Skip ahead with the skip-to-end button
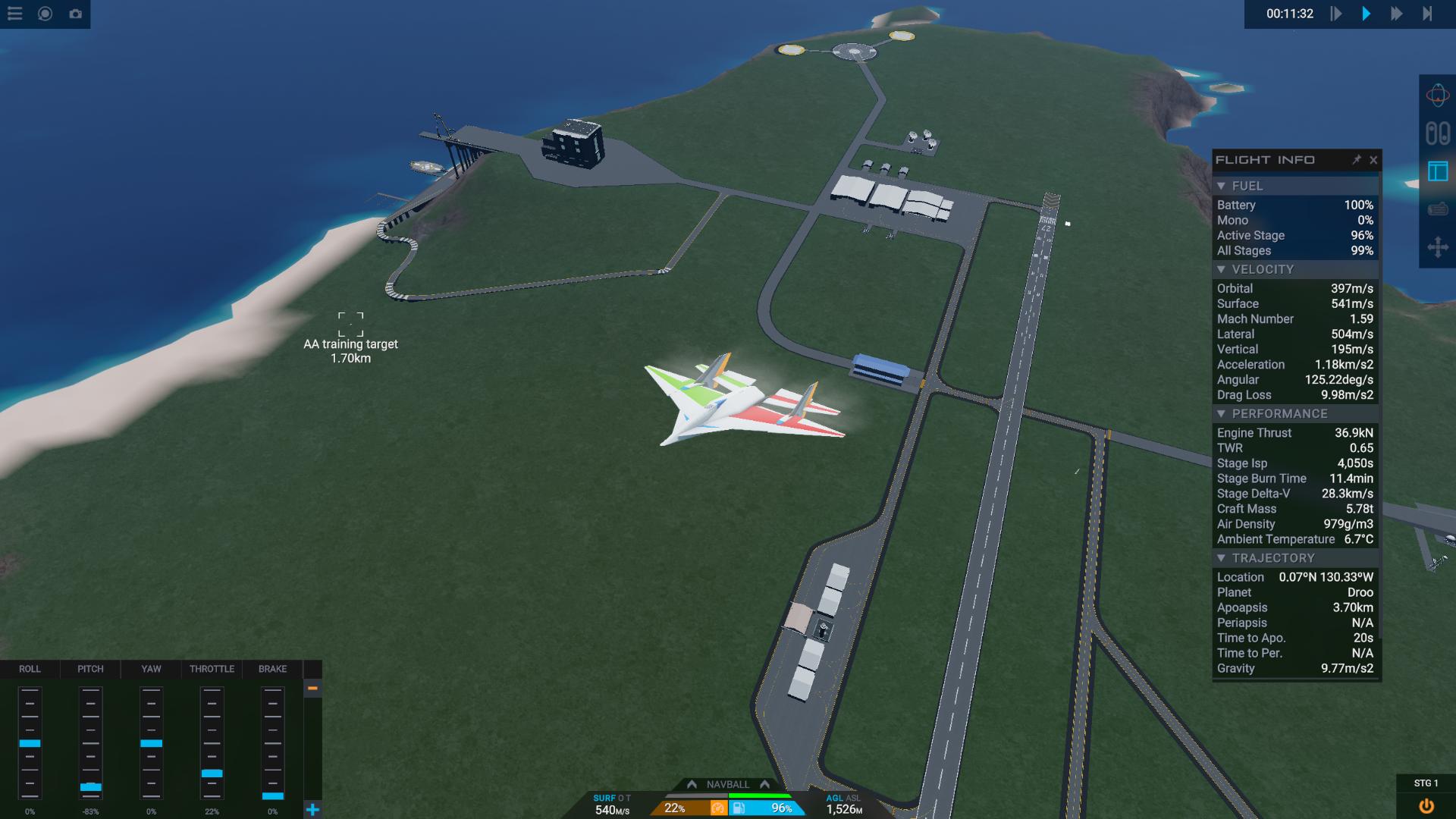This screenshot has width=1456, height=819. (x=1427, y=14)
